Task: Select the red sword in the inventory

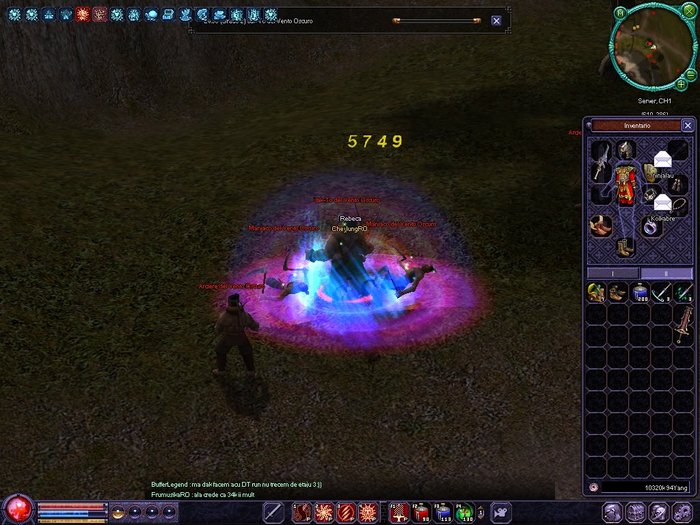Action: [683, 322]
